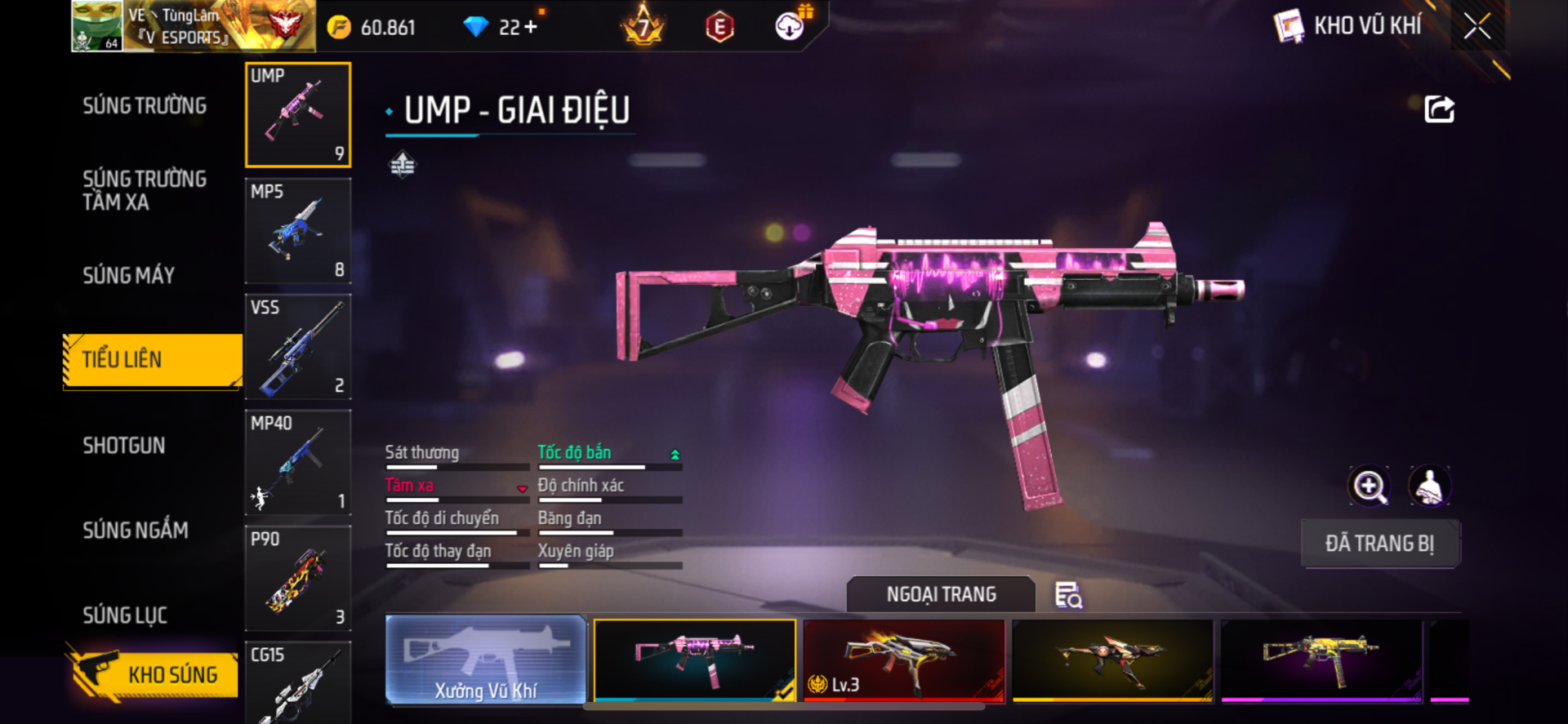Choose the yellow UMP skin with purple border
Image resolution: width=1568 pixels, height=724 pixels.
coord(1321,660)
